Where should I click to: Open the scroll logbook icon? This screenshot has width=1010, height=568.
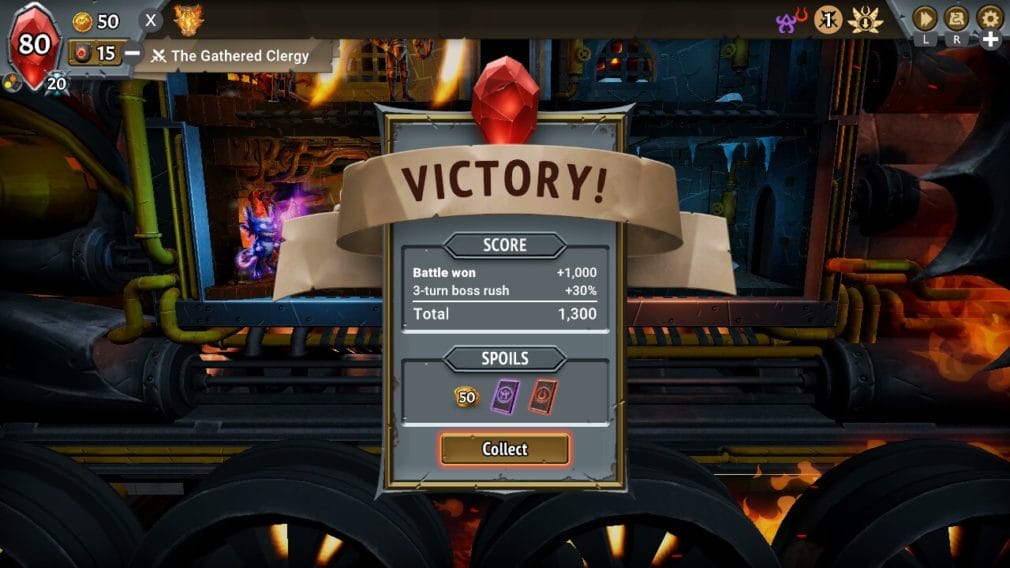pyautogui.click(x=956, y=18)
